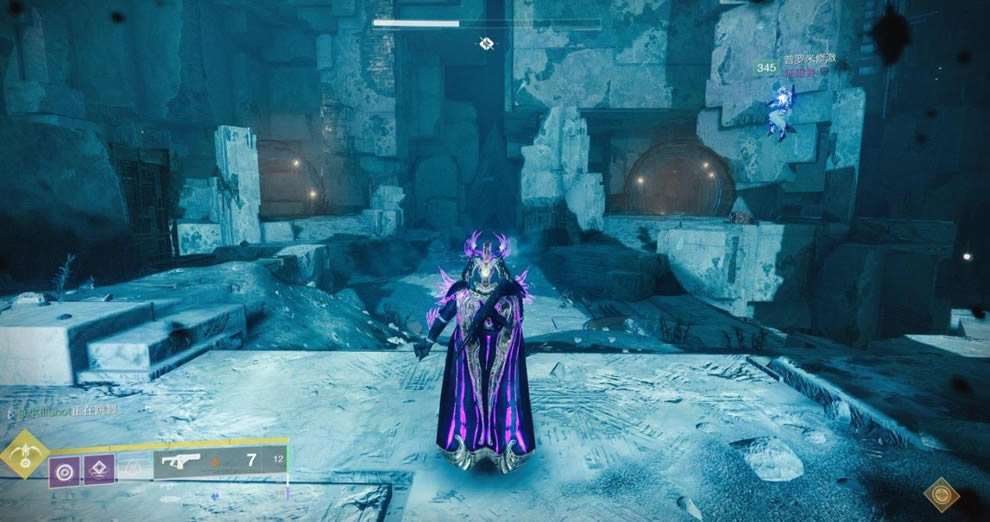Viewport: 990px width, 522px height.
Task: Activate the yellow diamond super ability icon
Action: coord(23,455)
